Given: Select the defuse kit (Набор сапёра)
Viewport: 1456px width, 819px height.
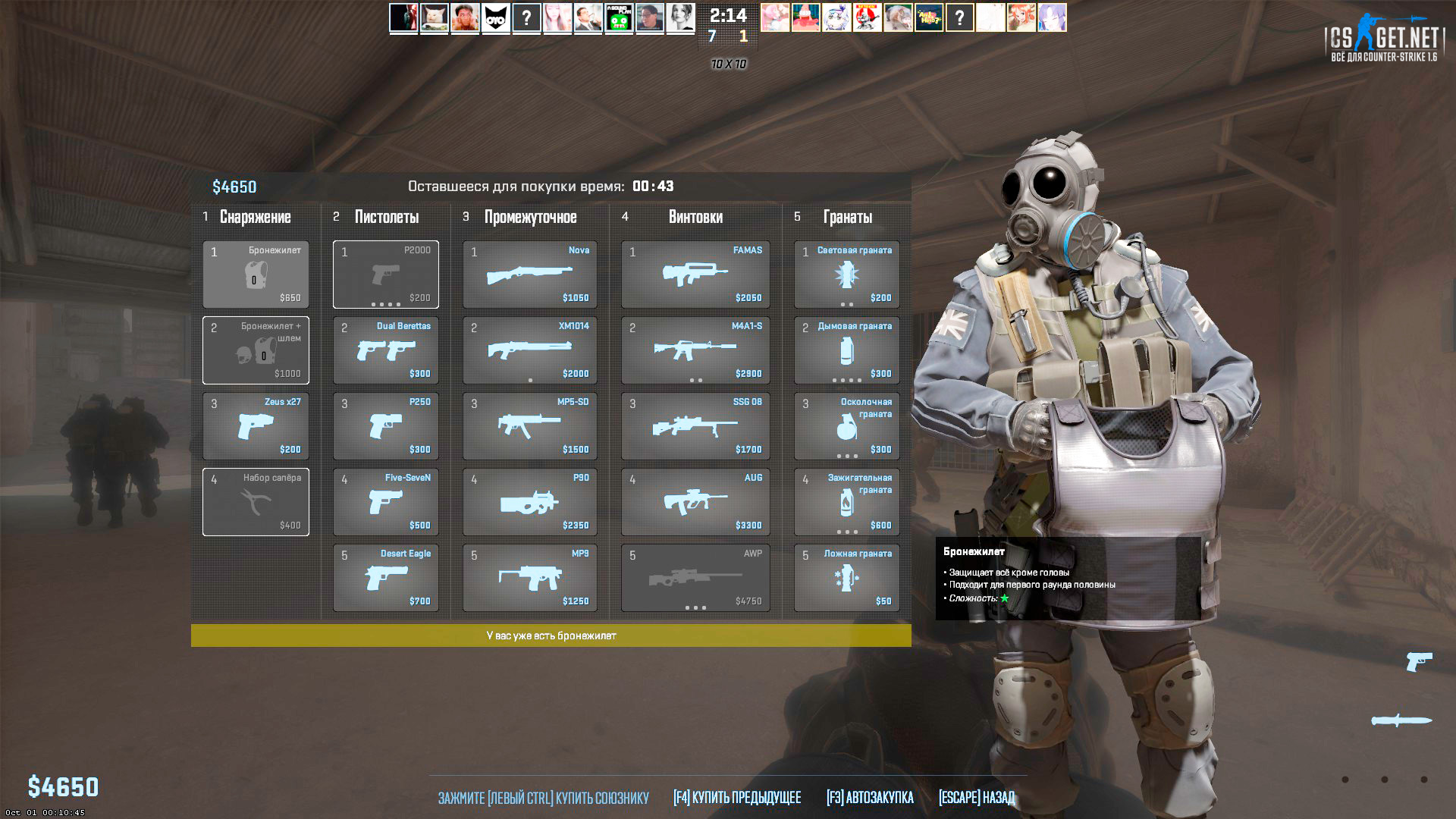Looking at the screenshot, I should coord(256,502).
